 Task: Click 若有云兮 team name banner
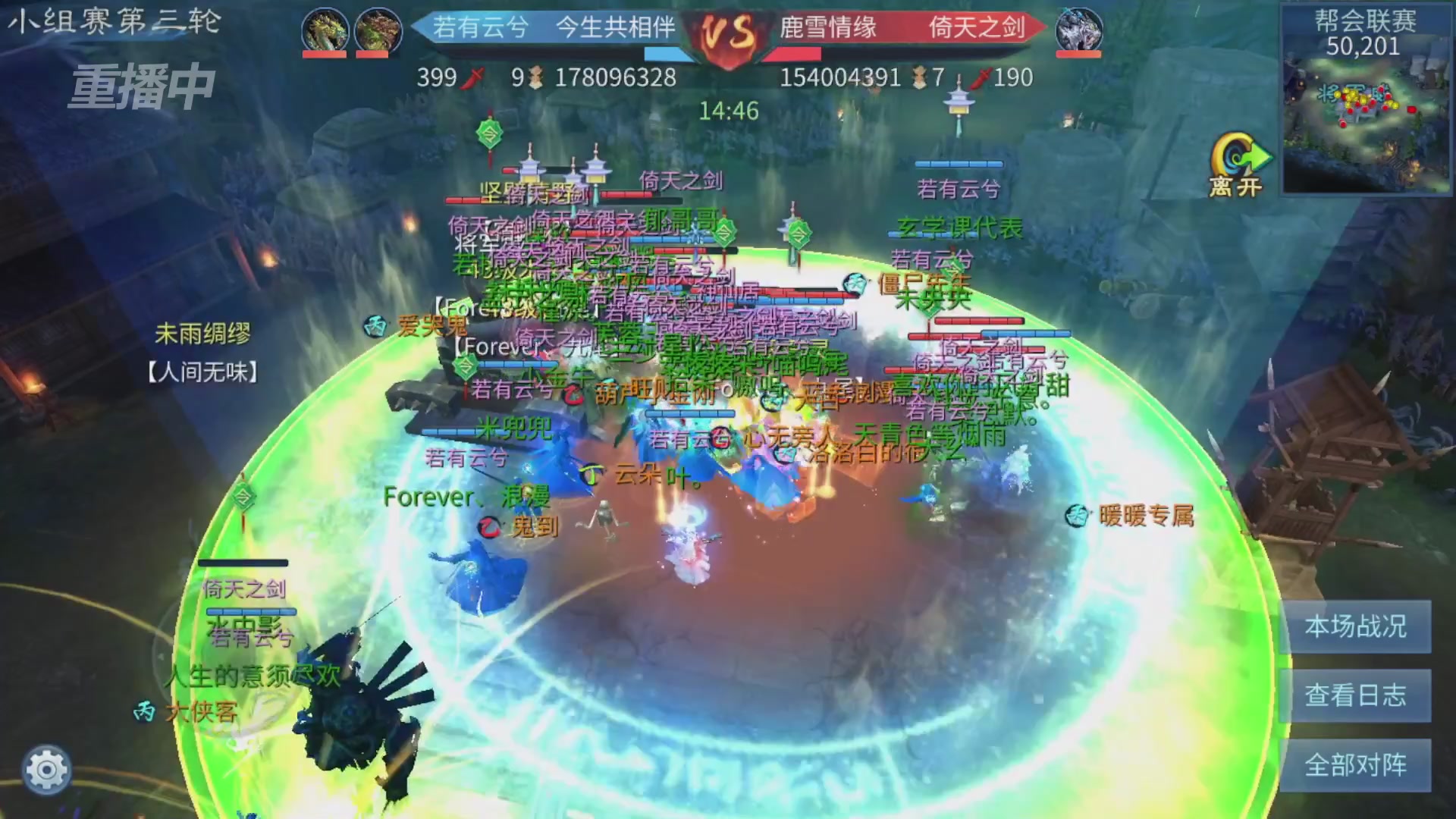pyautogui.click(x=481, y=28)
